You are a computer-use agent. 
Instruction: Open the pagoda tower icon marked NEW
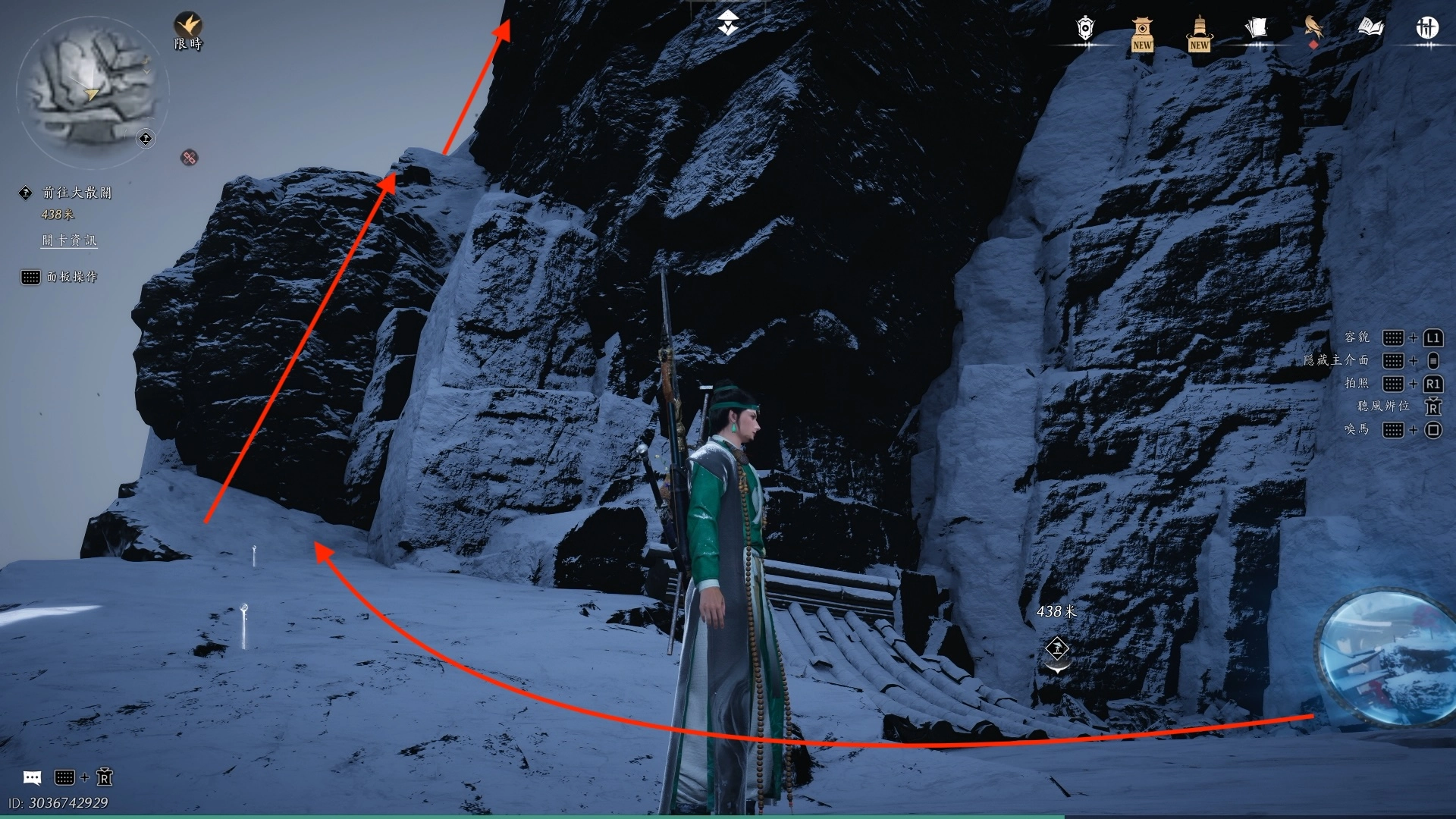click(1199, 33)
